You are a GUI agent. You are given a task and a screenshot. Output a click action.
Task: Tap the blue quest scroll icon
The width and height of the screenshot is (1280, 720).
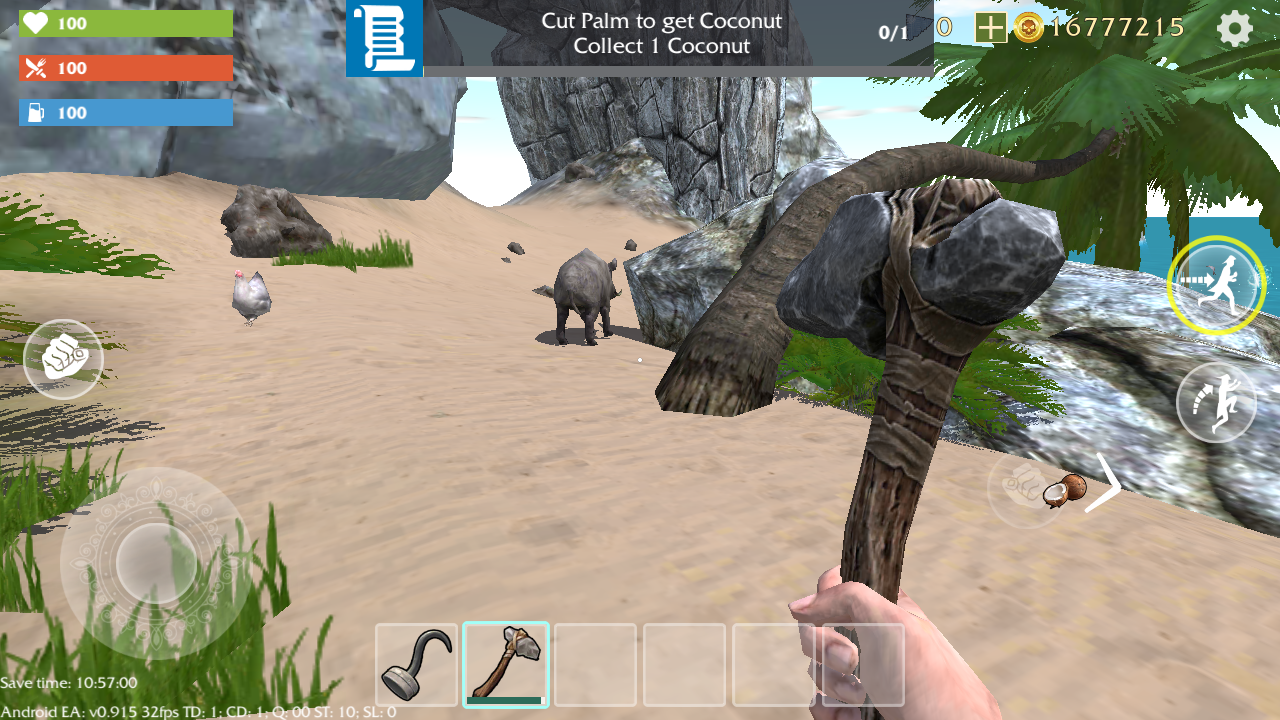click(x=384, y=39)
